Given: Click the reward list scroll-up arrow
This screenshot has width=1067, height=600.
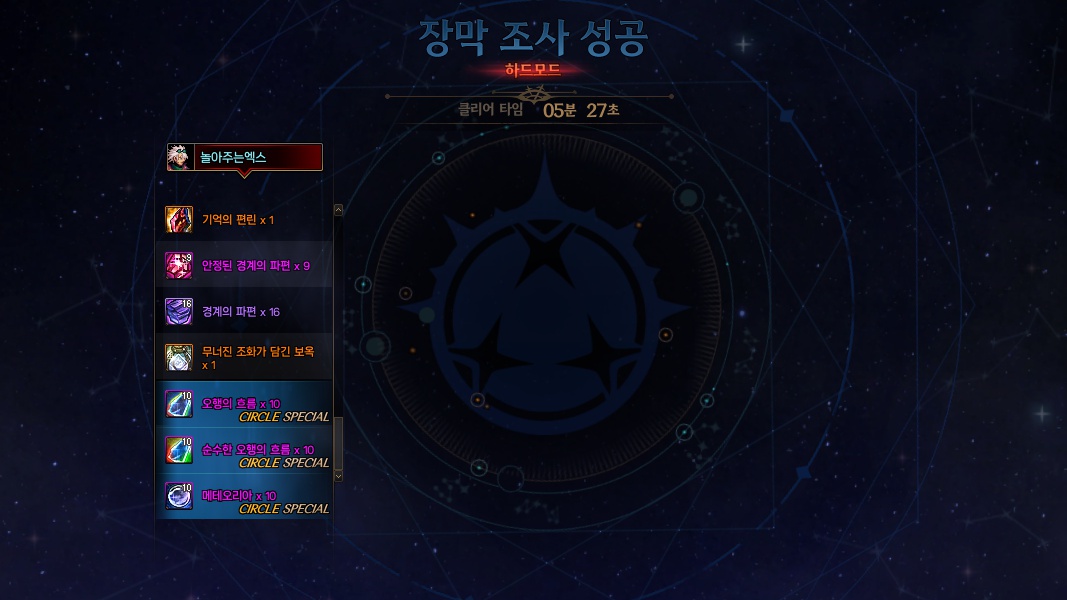Looking at the screenshot, I should click(338, 210).
